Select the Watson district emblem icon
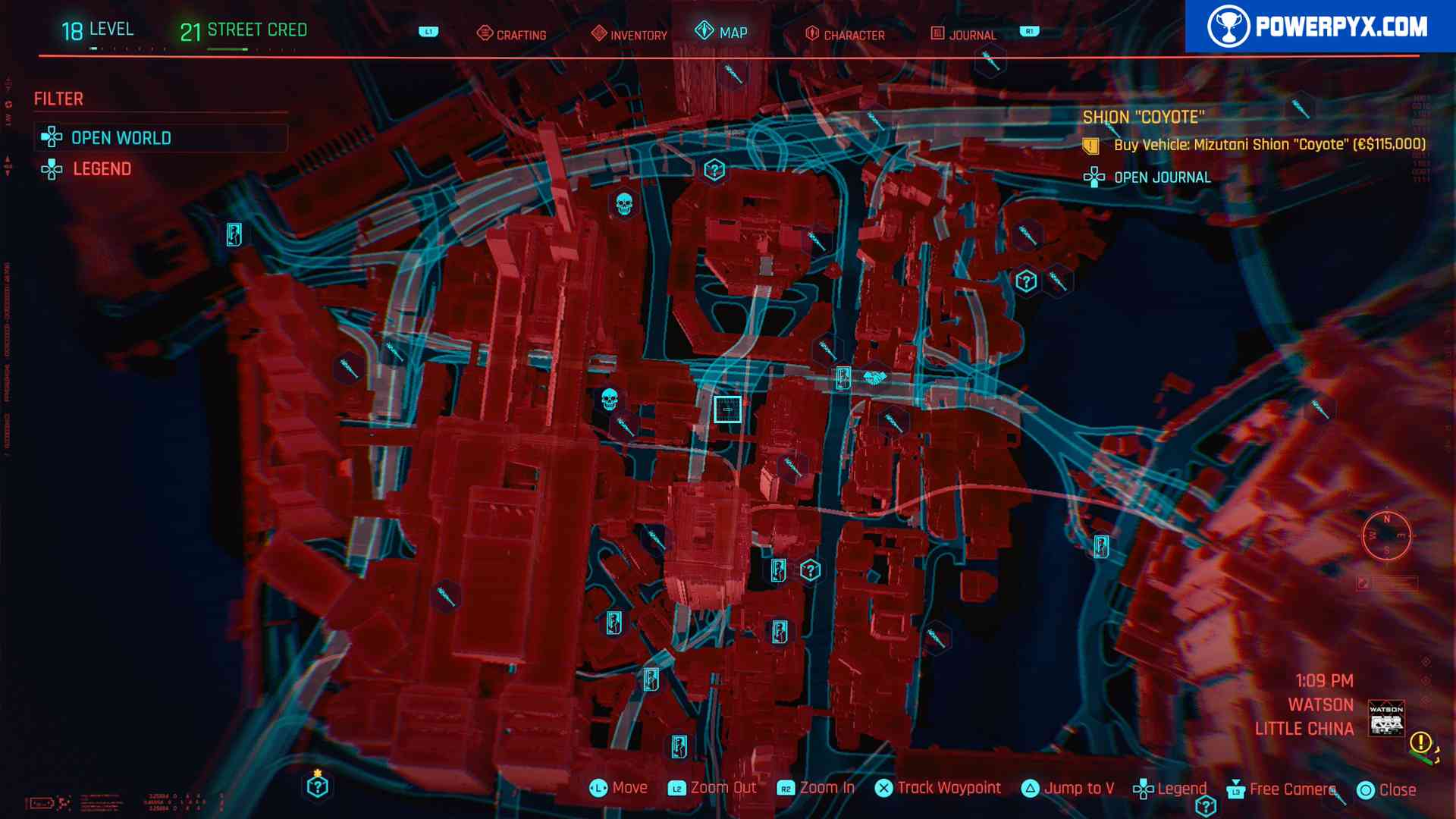The image size is (1456, 819). click(x=1386, y=718)
